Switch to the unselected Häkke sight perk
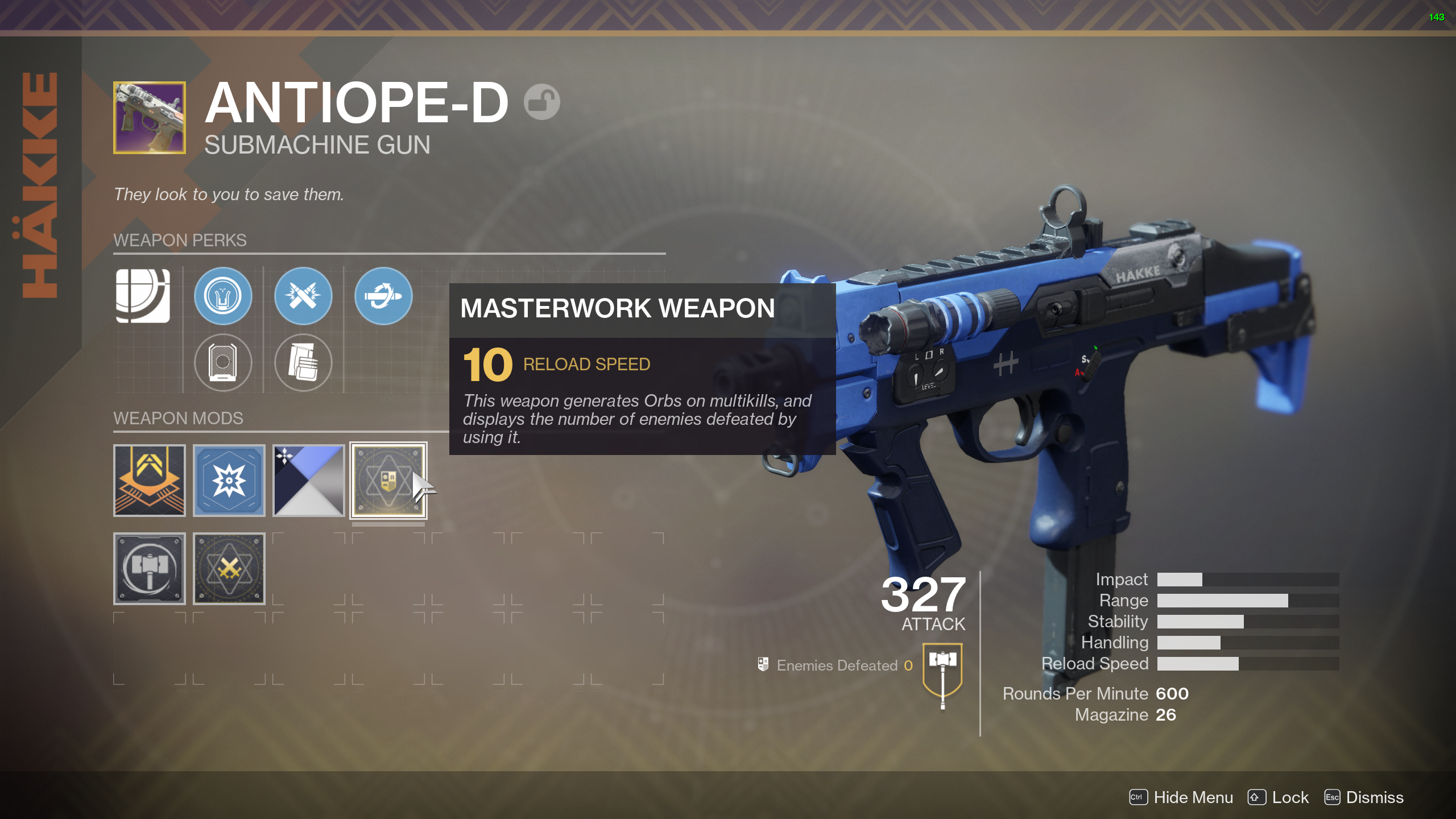Image resolution: width=1456 pixels, height=819 pixels. (223, 362)
